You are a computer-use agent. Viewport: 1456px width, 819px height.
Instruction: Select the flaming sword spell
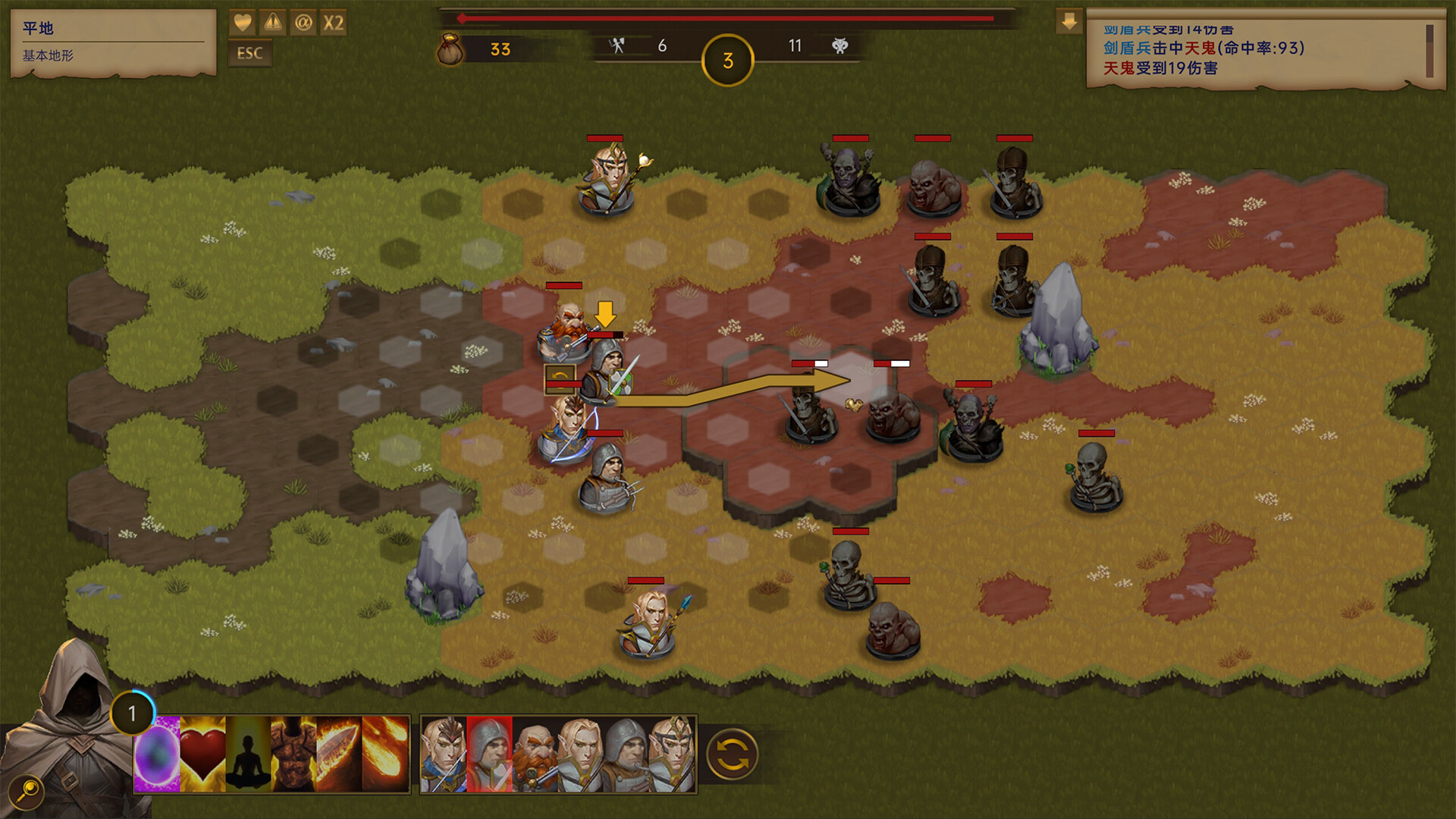pyautogui.click(x=336, y=751)
